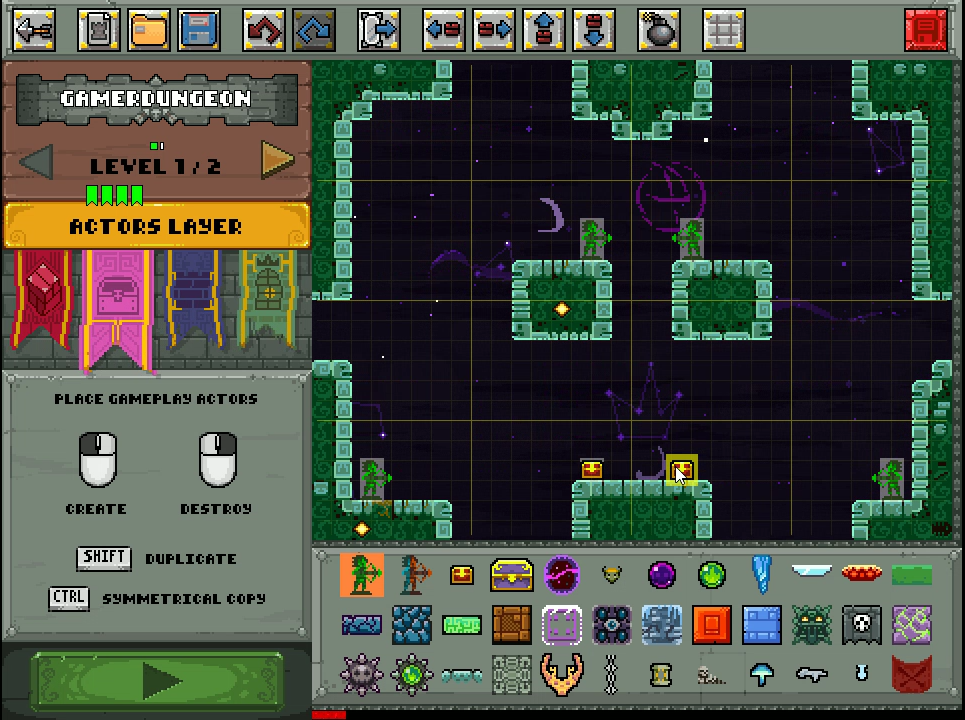Choose the orange square block actor
The image size is (965, 720).
[711, 625]
